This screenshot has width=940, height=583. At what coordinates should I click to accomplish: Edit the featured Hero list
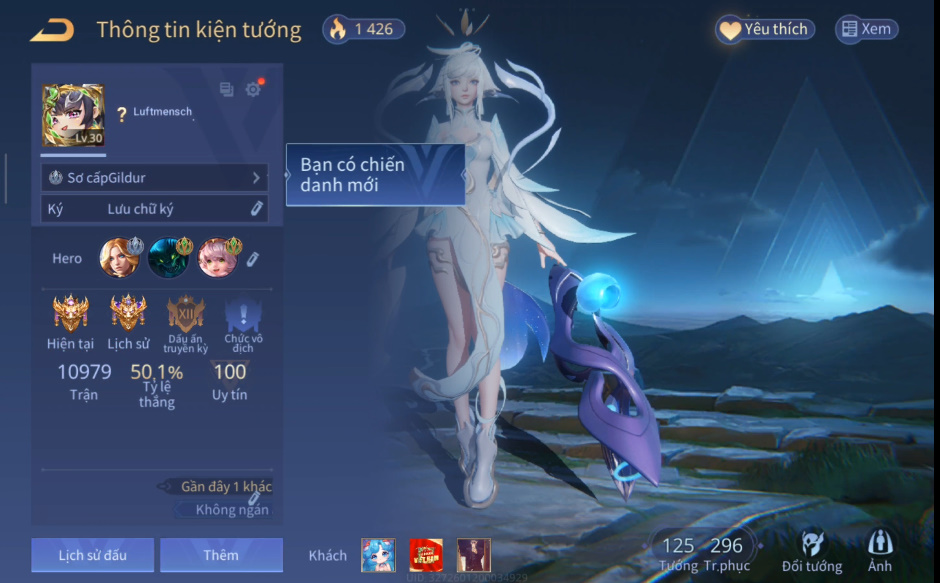[253, 259]
